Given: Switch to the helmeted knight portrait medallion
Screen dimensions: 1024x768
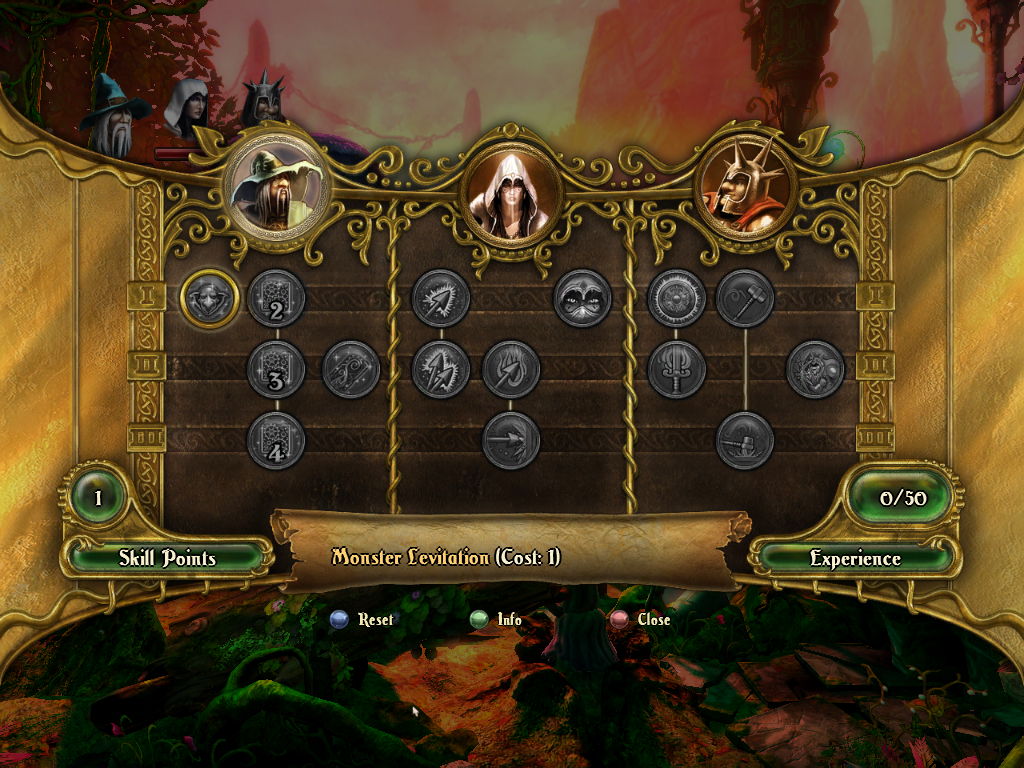Looking at the screenshot, I should pos(745,184).
